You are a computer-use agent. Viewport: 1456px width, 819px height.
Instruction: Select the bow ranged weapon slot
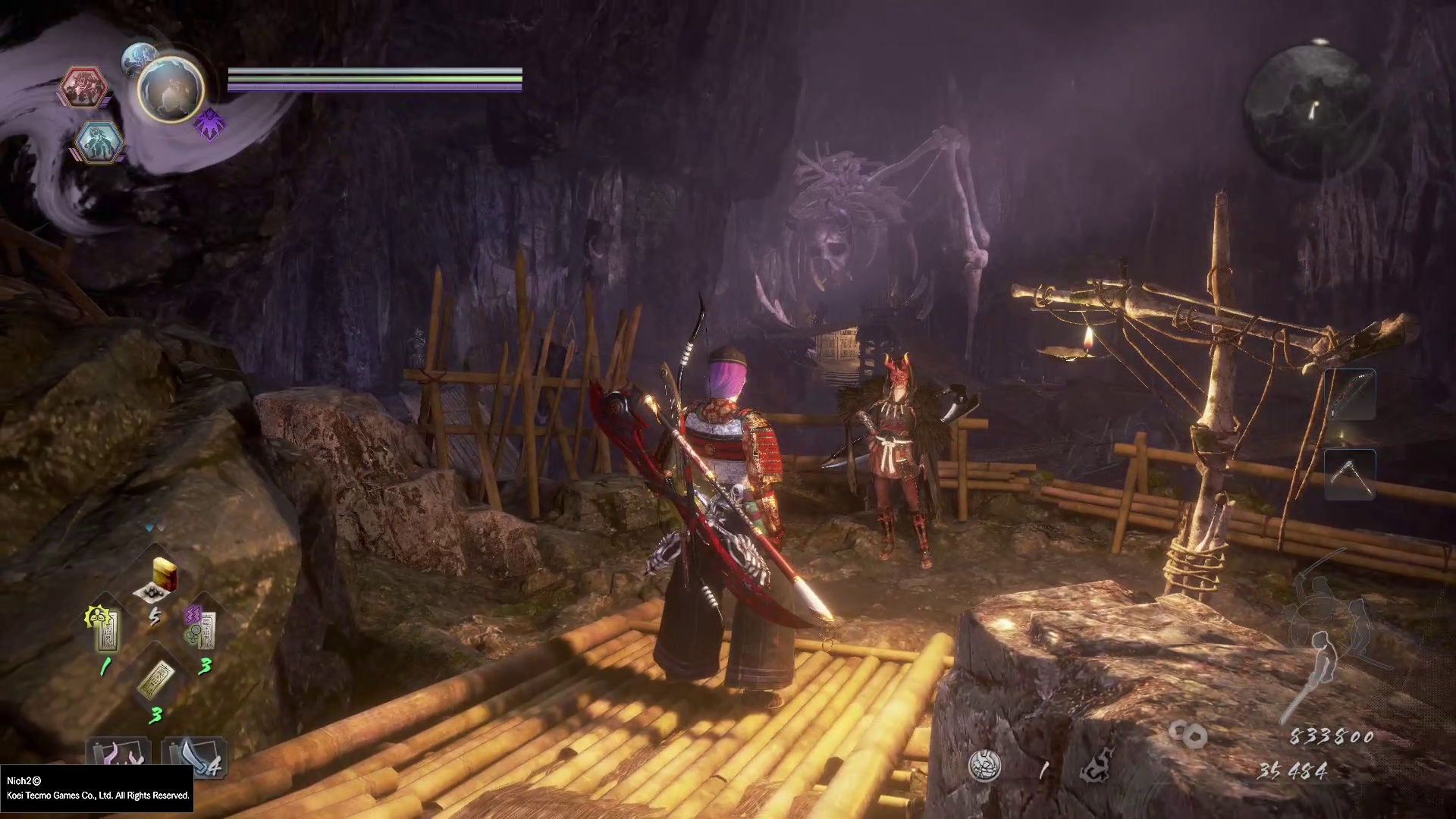point(1351,395)
